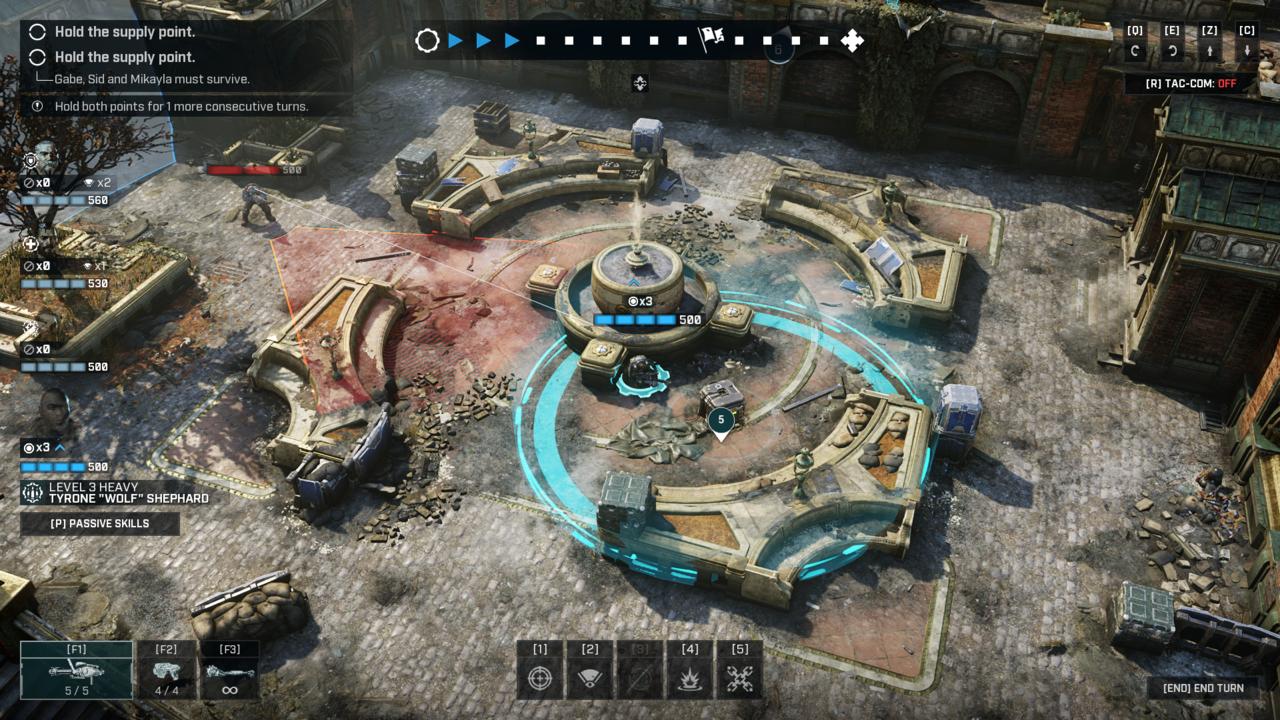Select the medic squad member with 530 health

(x=31, y=244)
